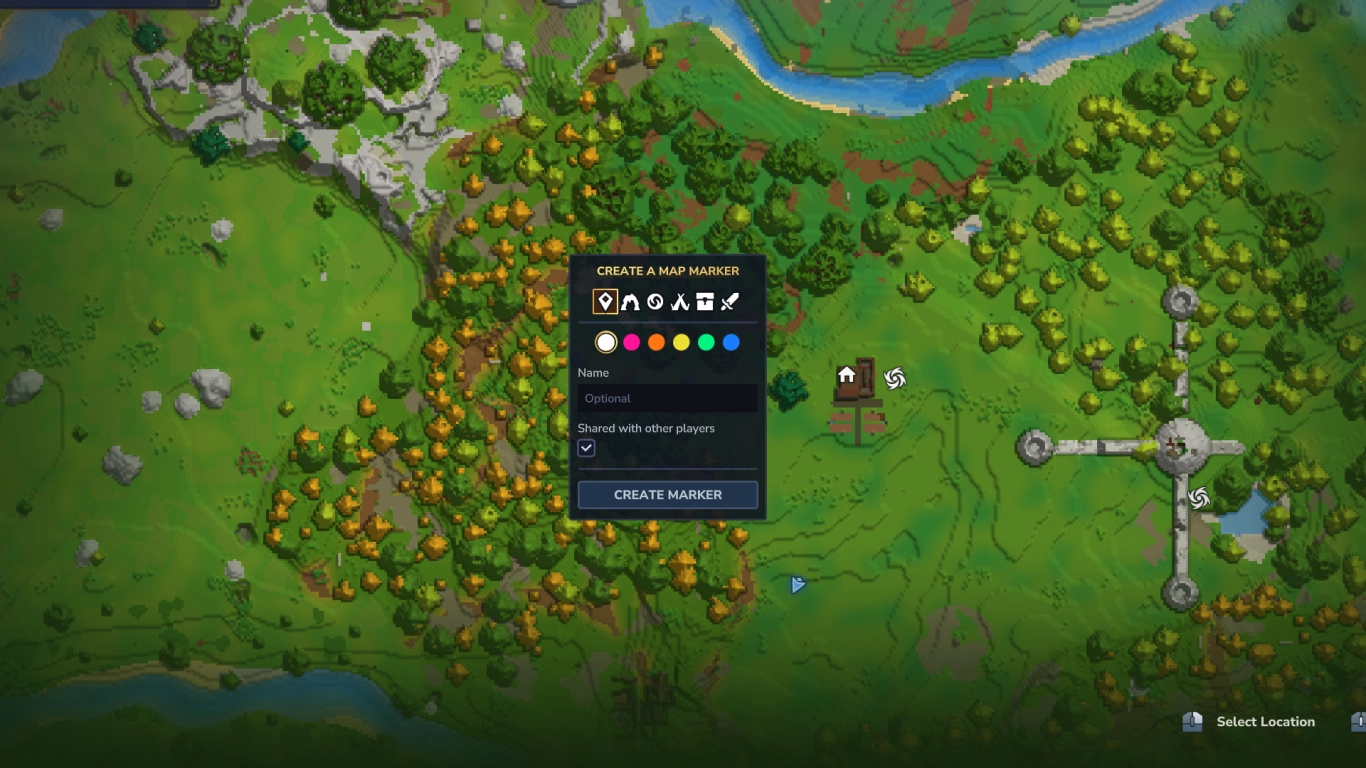Click the optional Name input field
Image resolution: width=1366 pixels, height=768 pixels.
(667, 398)
